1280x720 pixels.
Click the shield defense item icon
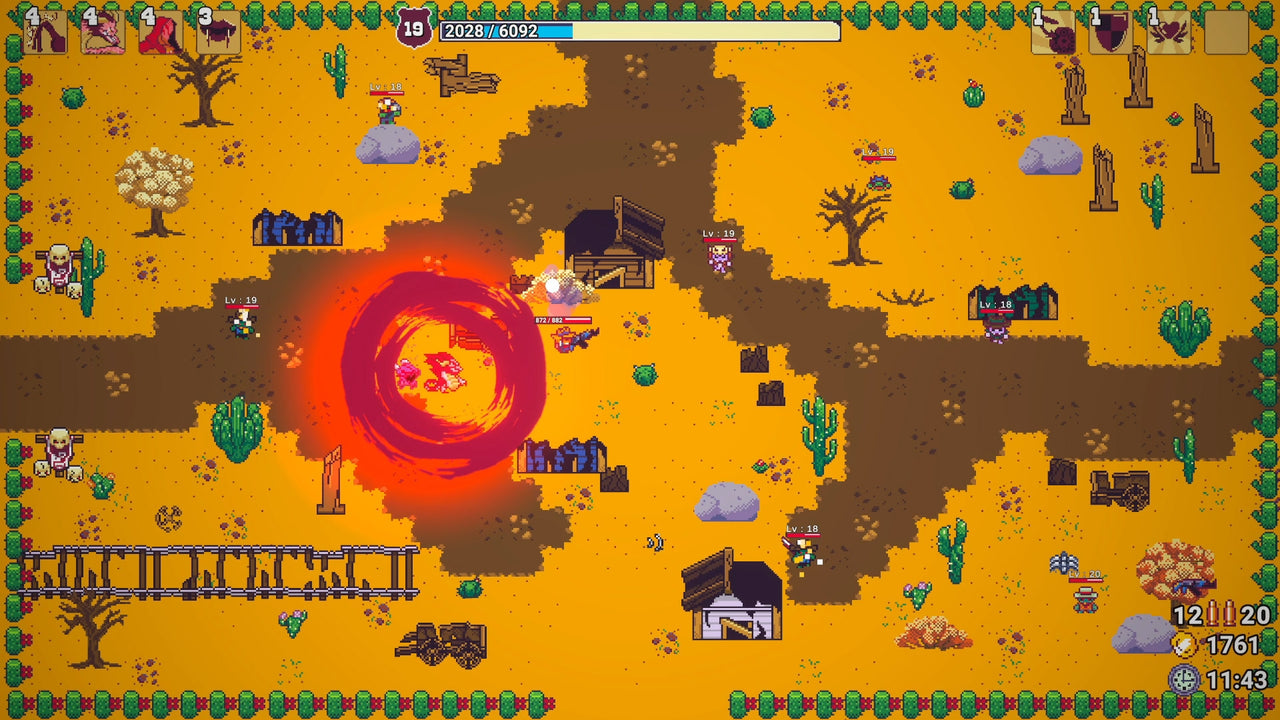point(1110,32)
